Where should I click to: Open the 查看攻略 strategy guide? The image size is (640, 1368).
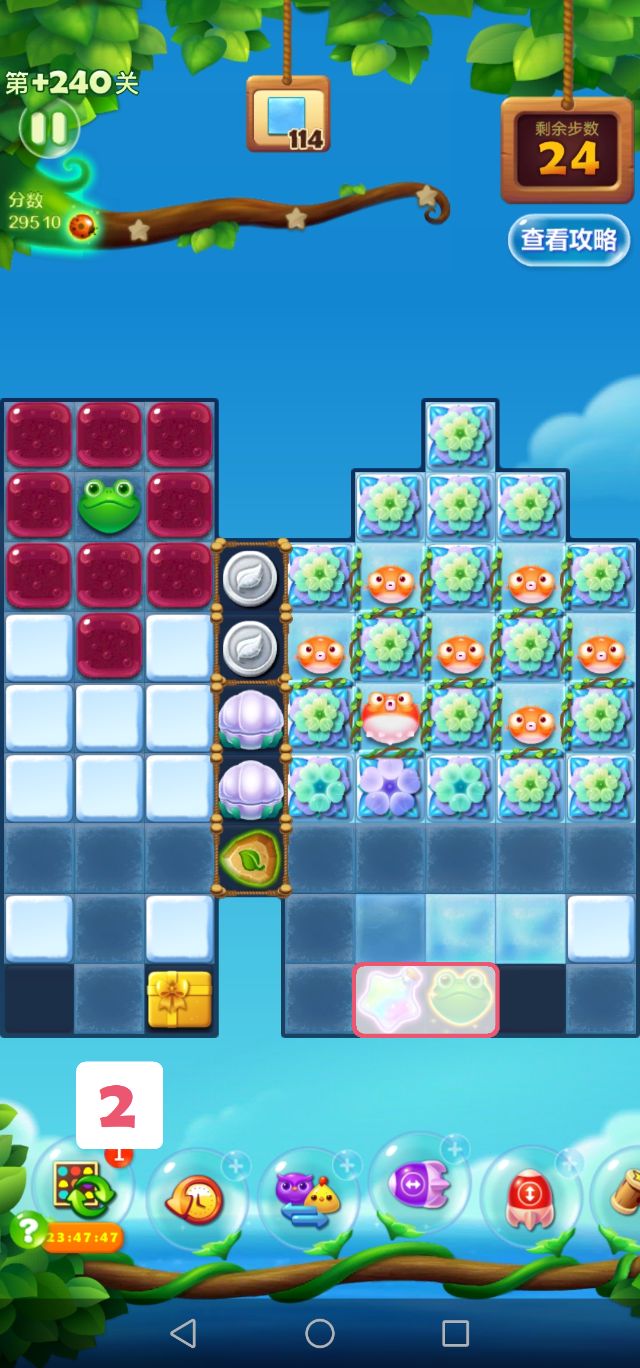click(569, 240)
